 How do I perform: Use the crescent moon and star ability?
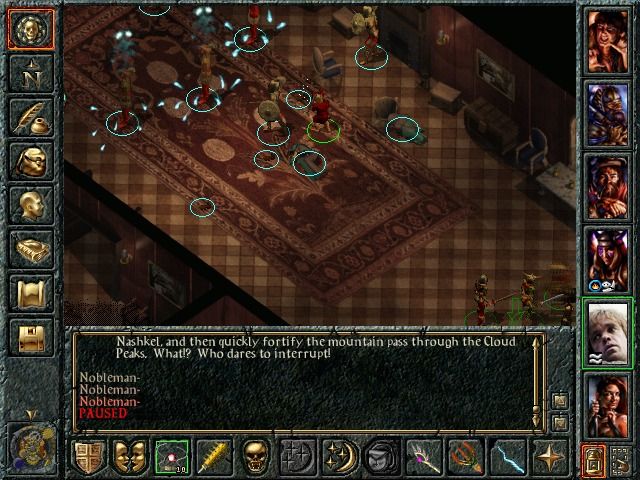click(339, 457)
